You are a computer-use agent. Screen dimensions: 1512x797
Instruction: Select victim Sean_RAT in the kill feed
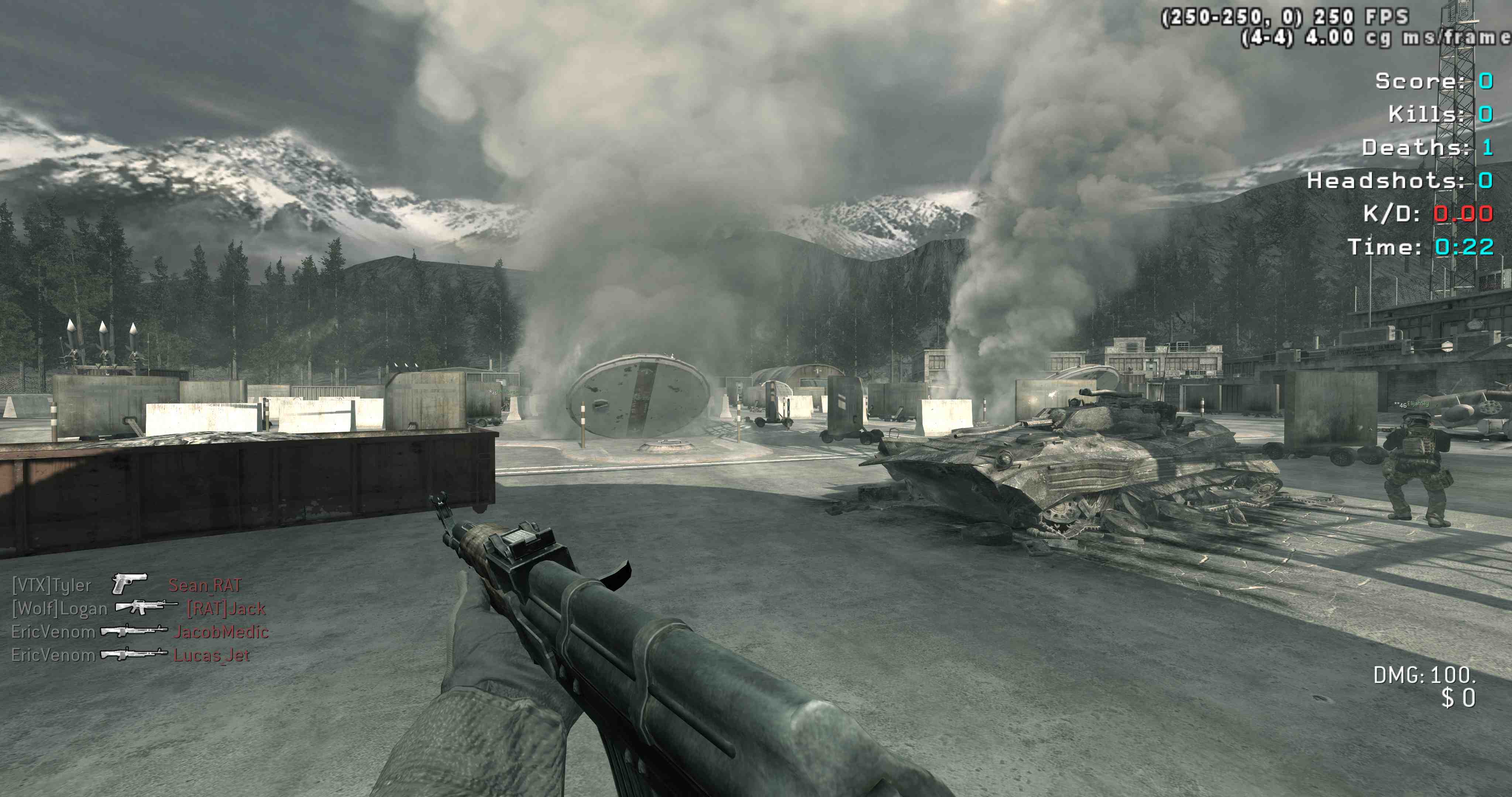pos(205,585)
